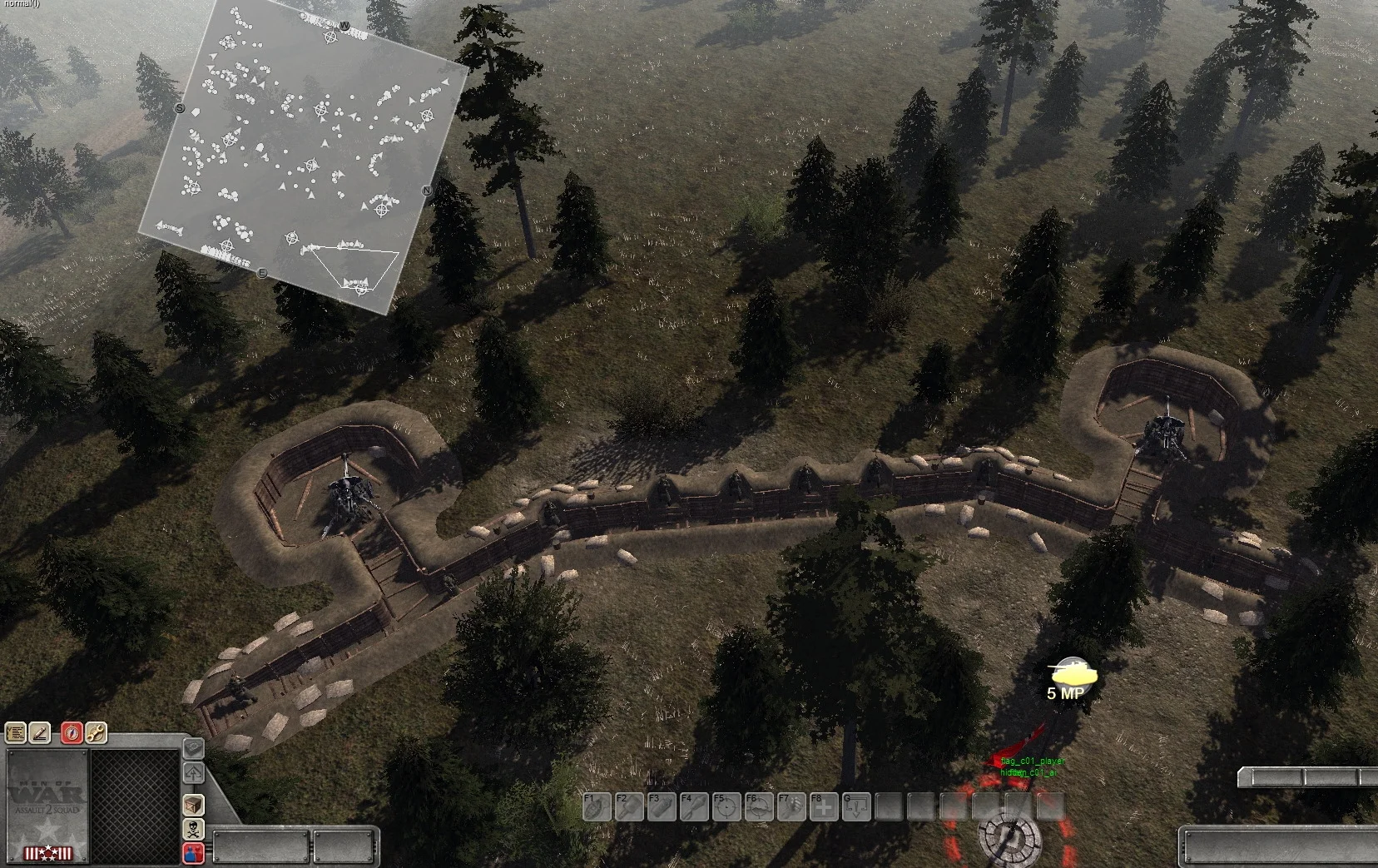The image size is (1378, 868).
Task: Open the wrench and gear settings
Action: tap(96, 733)
